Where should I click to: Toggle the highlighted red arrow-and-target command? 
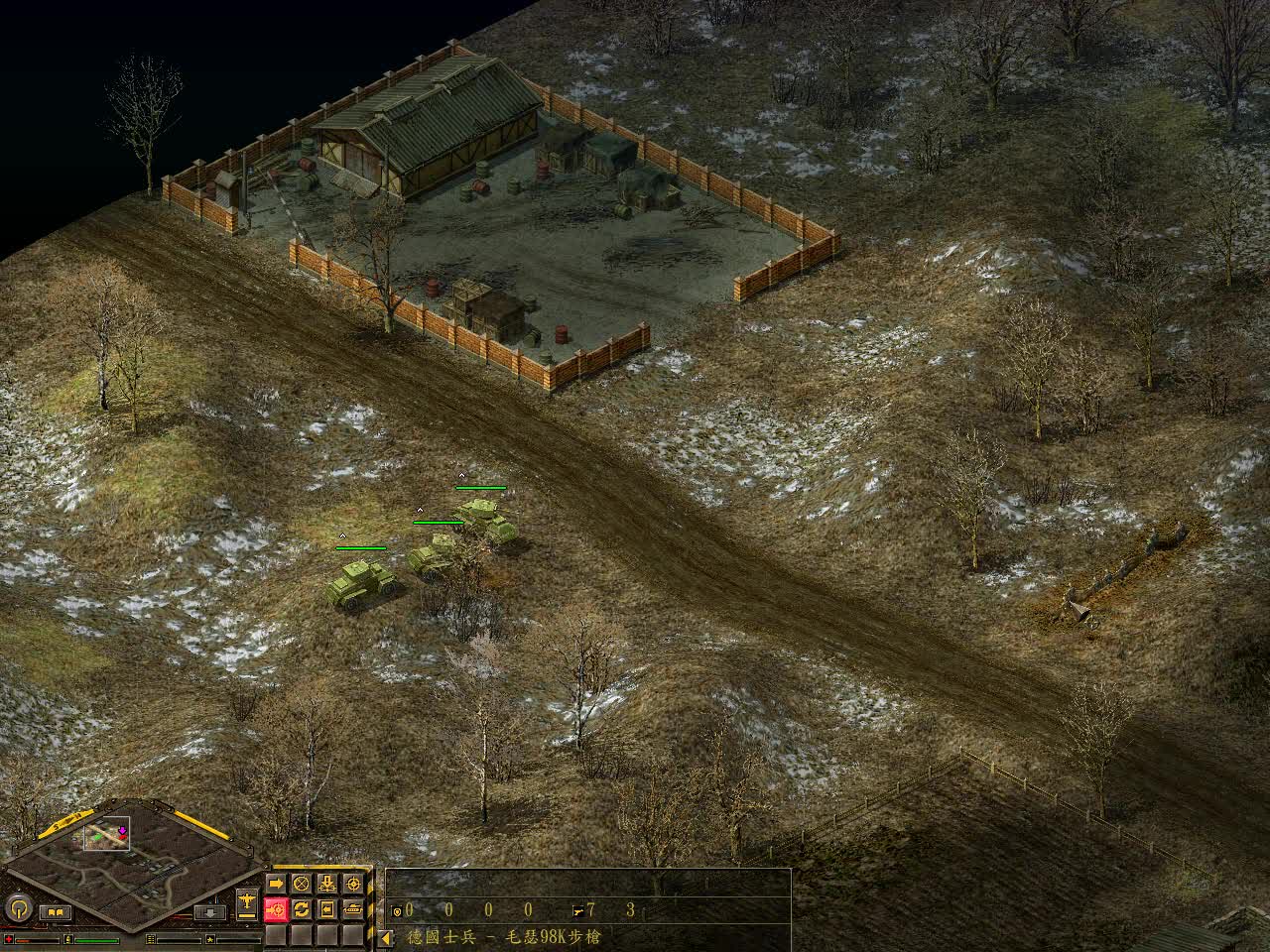click(276, 908)
